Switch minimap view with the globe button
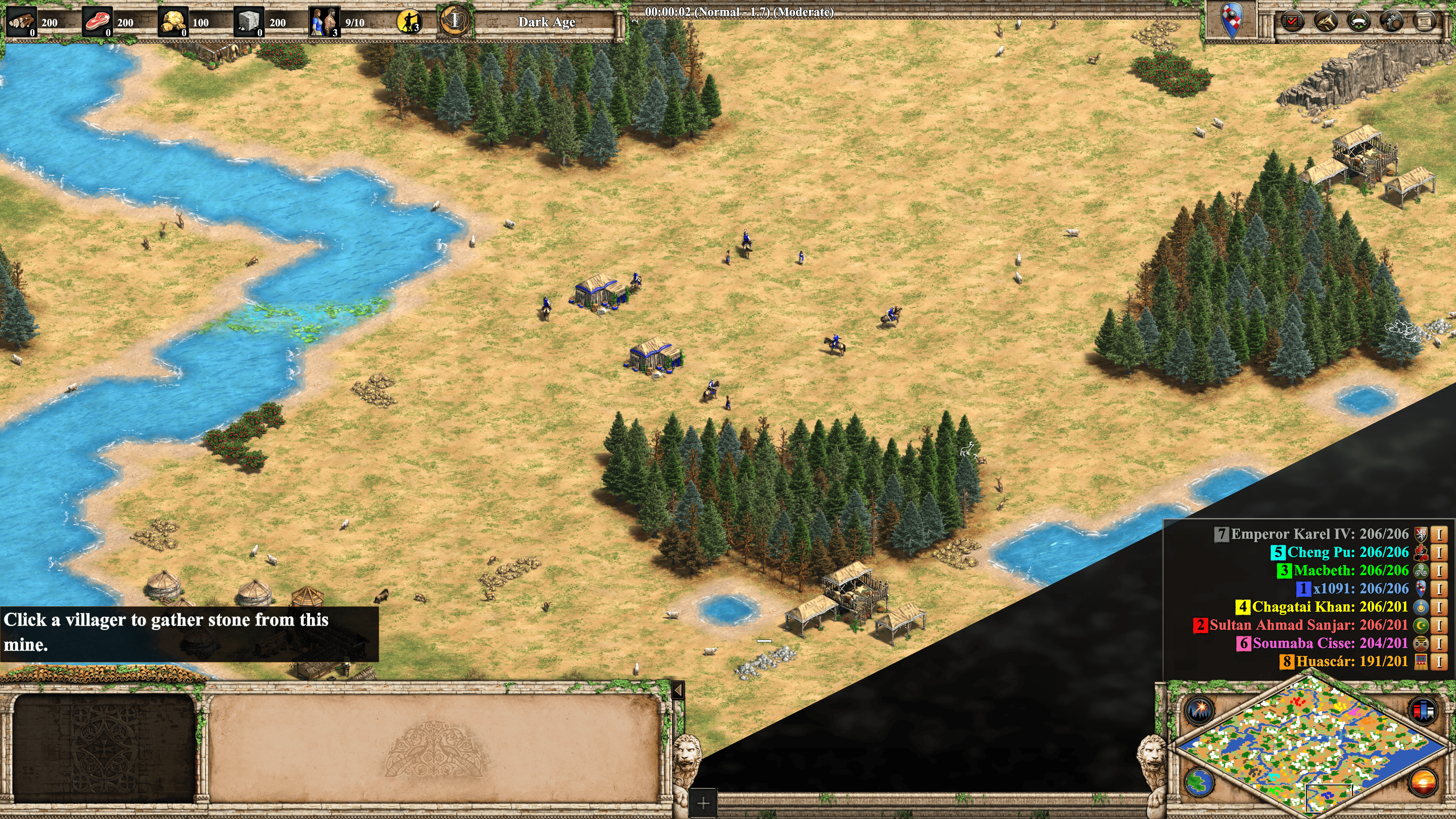The width and height of the screenshot is (1456, 819). (x=1199, y=782)
